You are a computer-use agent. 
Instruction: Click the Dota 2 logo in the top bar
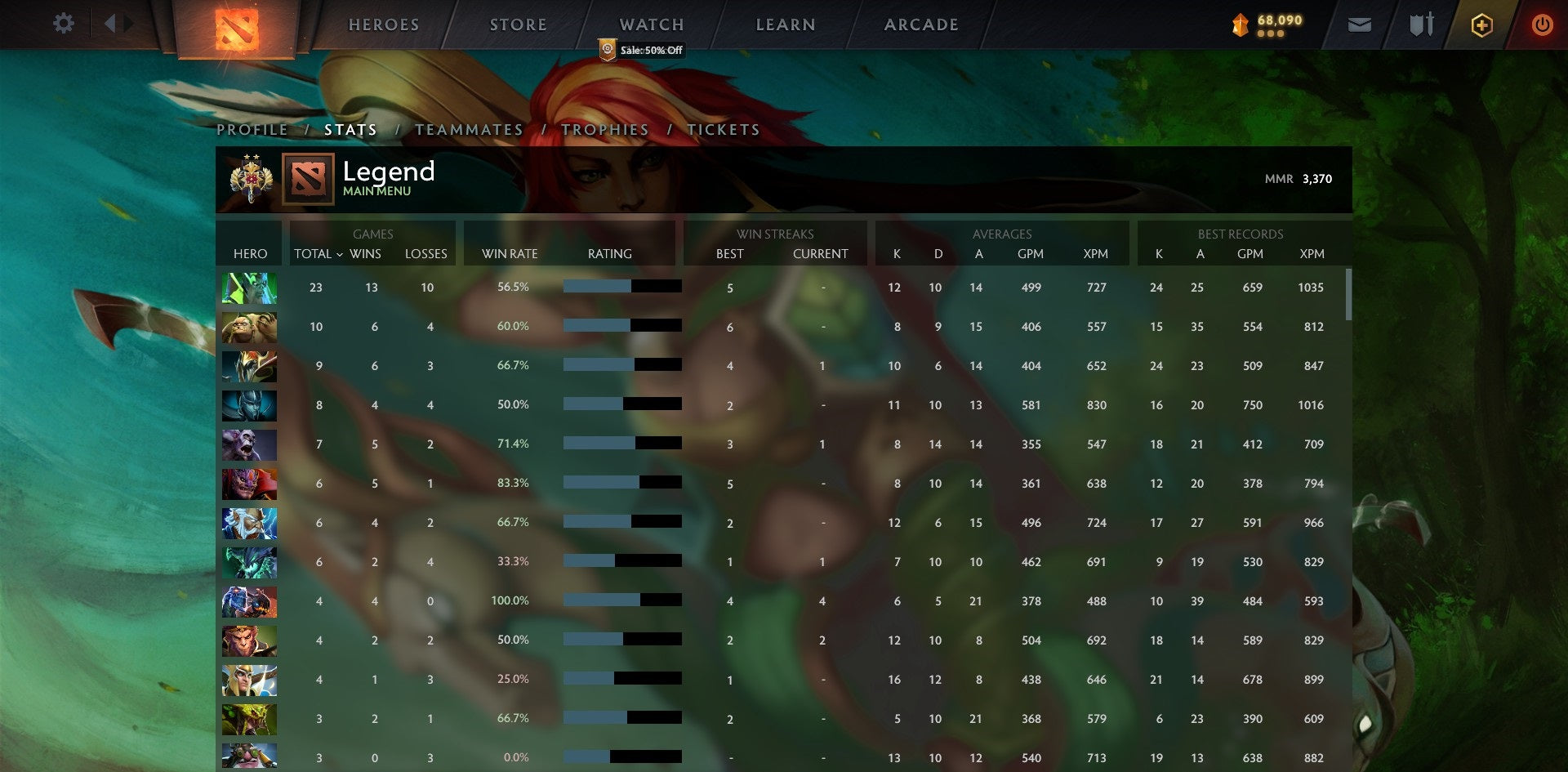tap(235, 27)
